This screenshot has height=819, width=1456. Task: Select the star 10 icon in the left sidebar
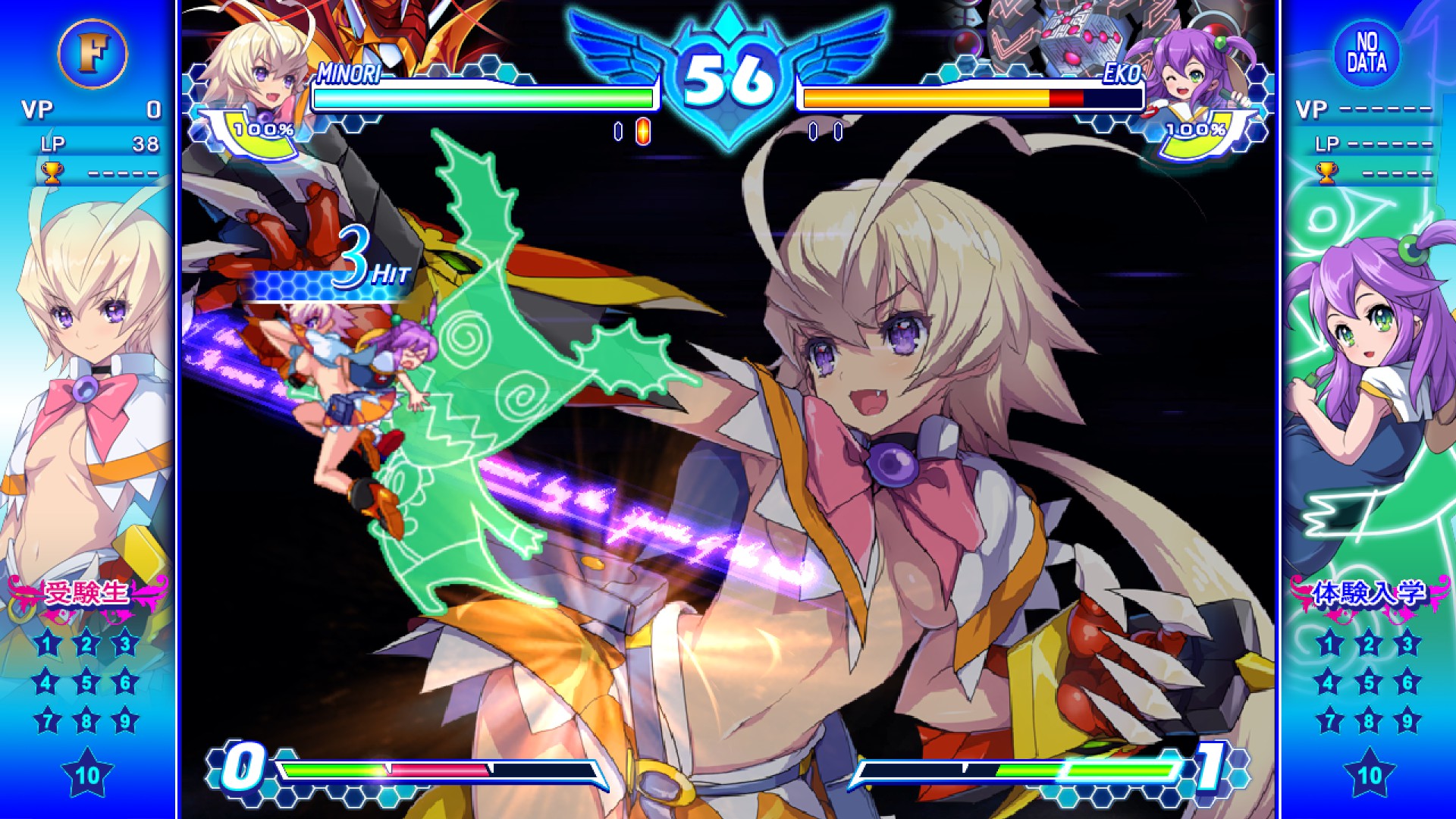(x=87, y=775)
